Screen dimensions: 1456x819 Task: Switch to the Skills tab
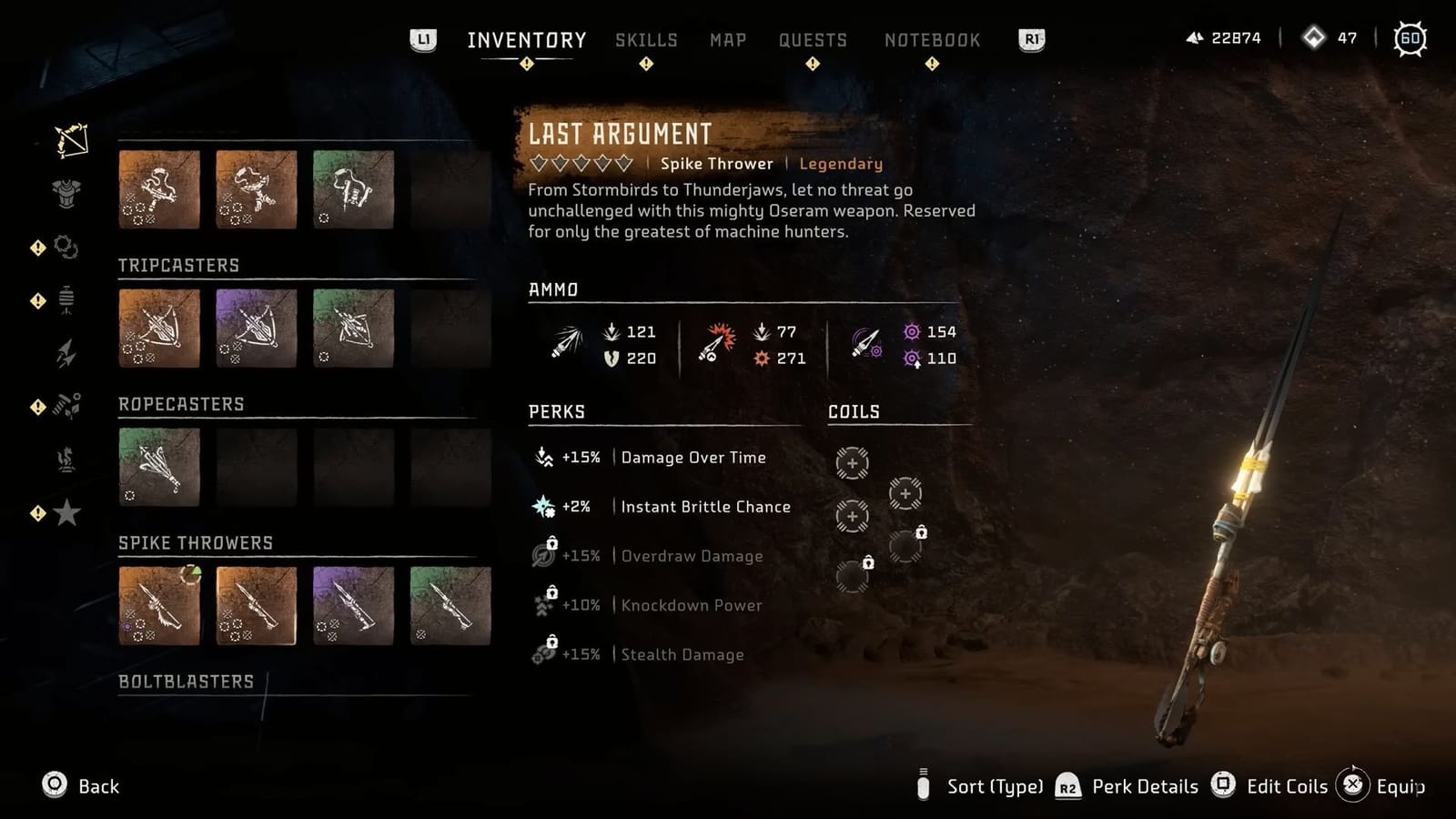tap(646, 39)
